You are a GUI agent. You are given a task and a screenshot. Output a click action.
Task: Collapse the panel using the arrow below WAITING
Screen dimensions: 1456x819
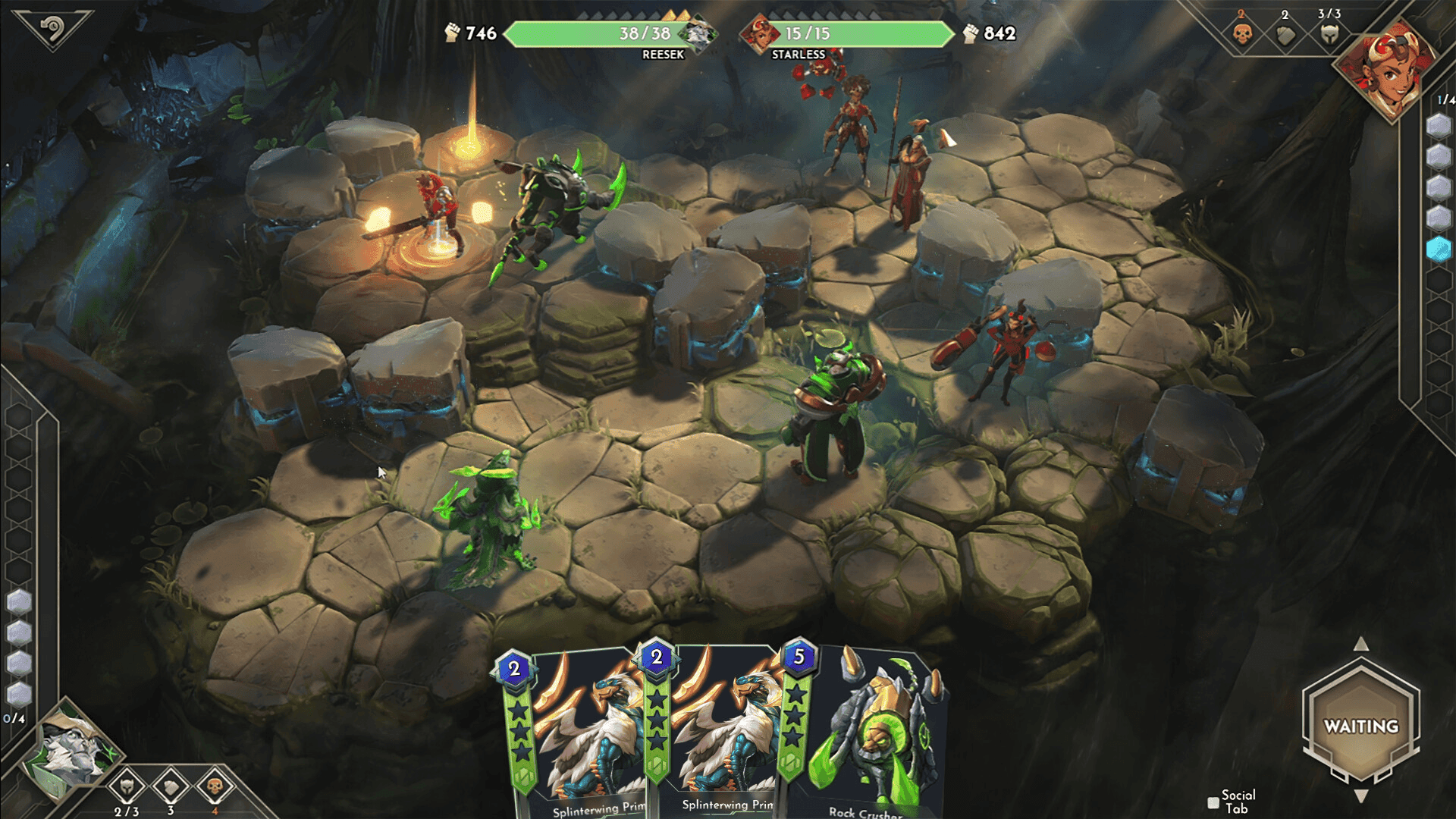[1361, 796]
